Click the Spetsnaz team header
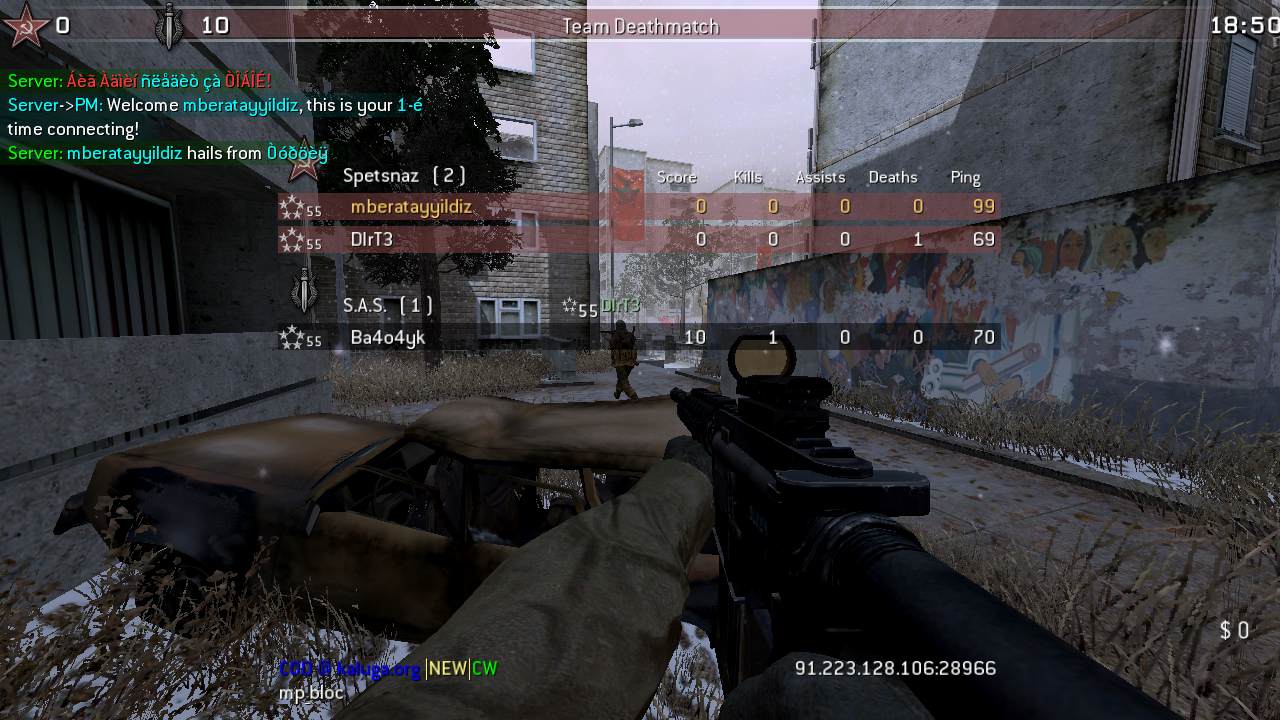Screen dimensions: 1280x720 [404, 176]
